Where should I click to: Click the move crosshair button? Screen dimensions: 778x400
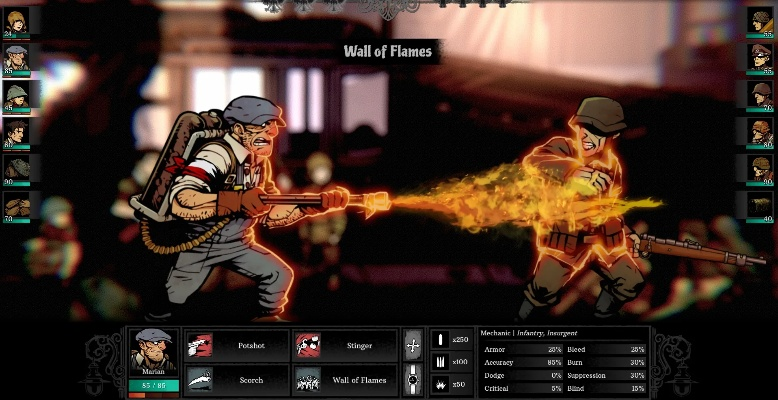click(x=412, y=346)
